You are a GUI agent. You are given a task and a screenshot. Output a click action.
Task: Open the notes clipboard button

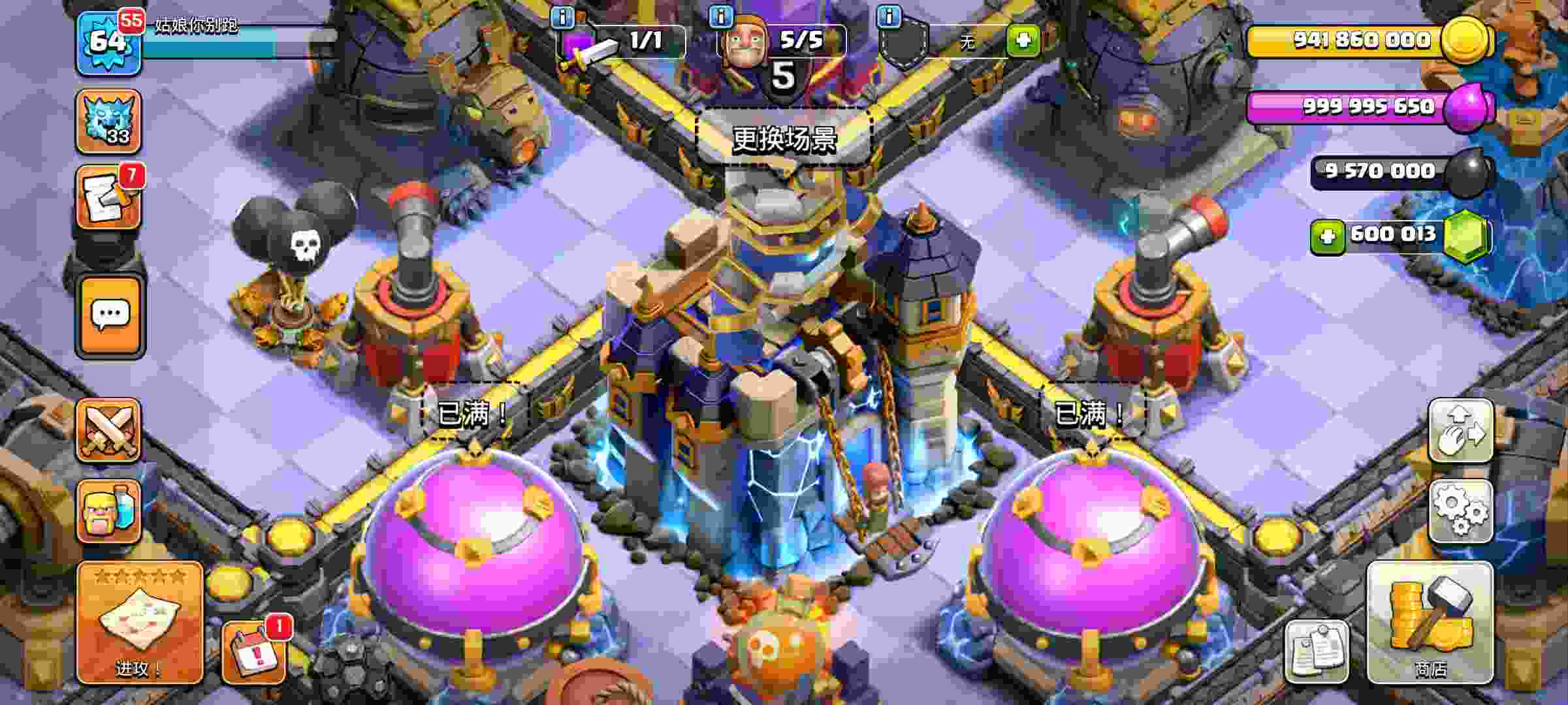pos(1316,651)
